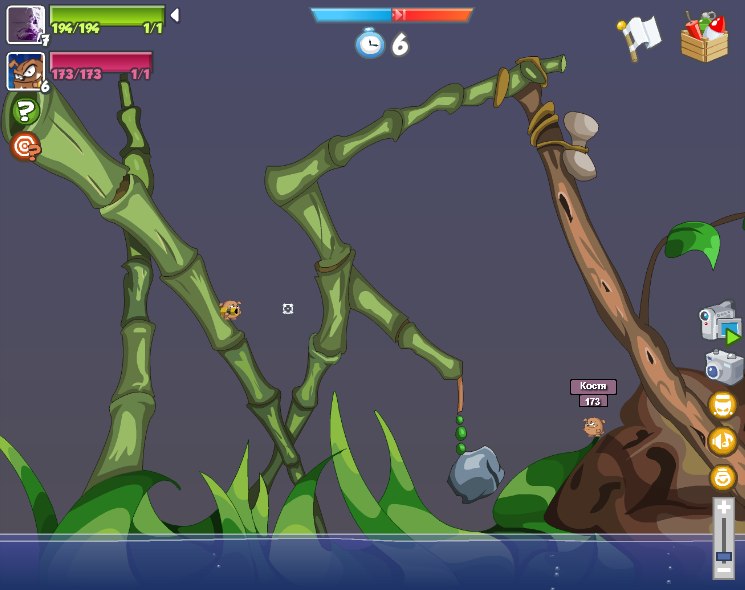745x590 pixels.
Task: Open the weapons crate inventory
Action: click(x=704, y=38)
